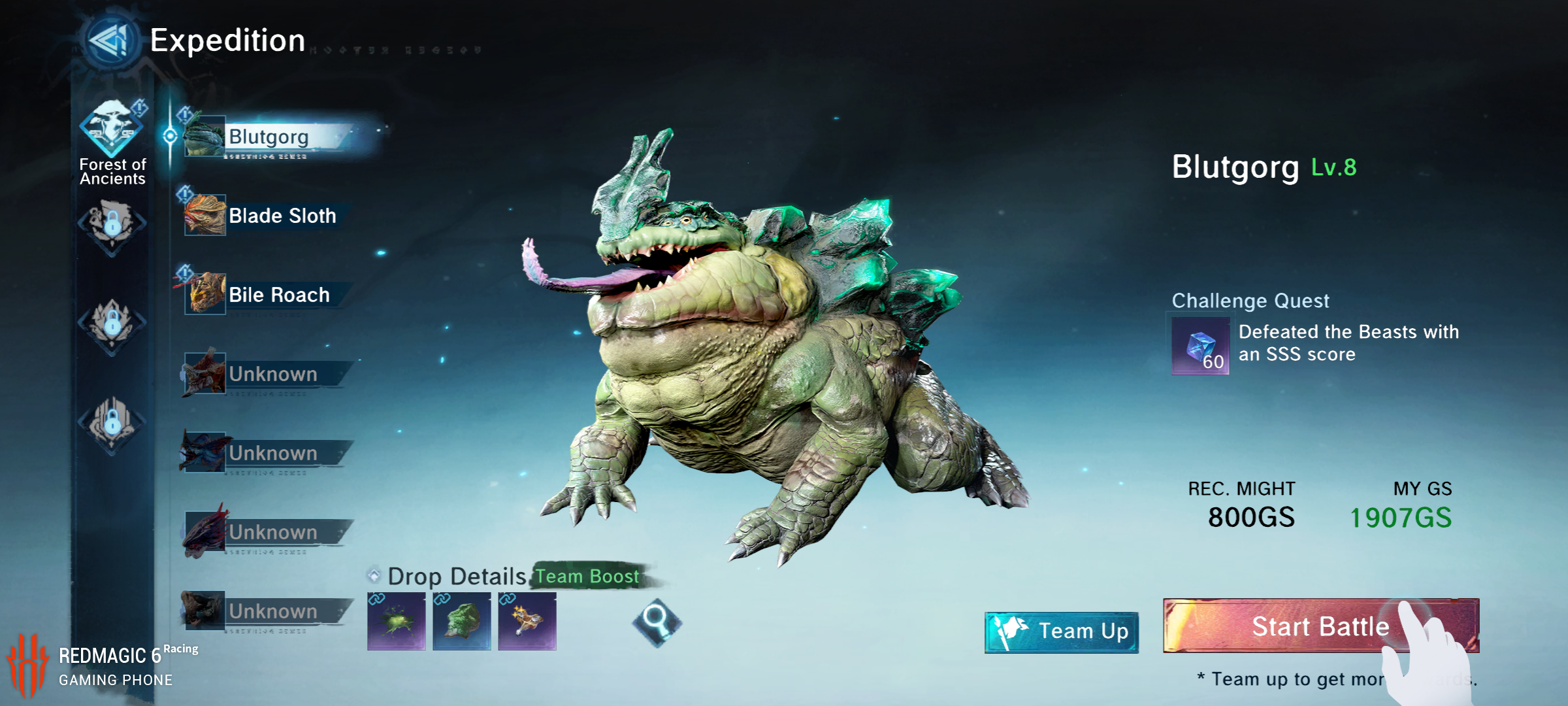Start Battle against Blutgorg
Screen dimensions: 1568x706
click(1320, 626)
